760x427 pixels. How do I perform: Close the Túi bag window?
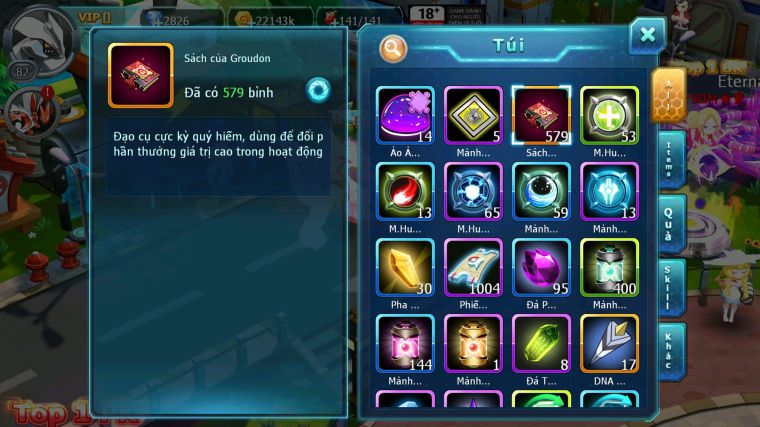[647, 36]
